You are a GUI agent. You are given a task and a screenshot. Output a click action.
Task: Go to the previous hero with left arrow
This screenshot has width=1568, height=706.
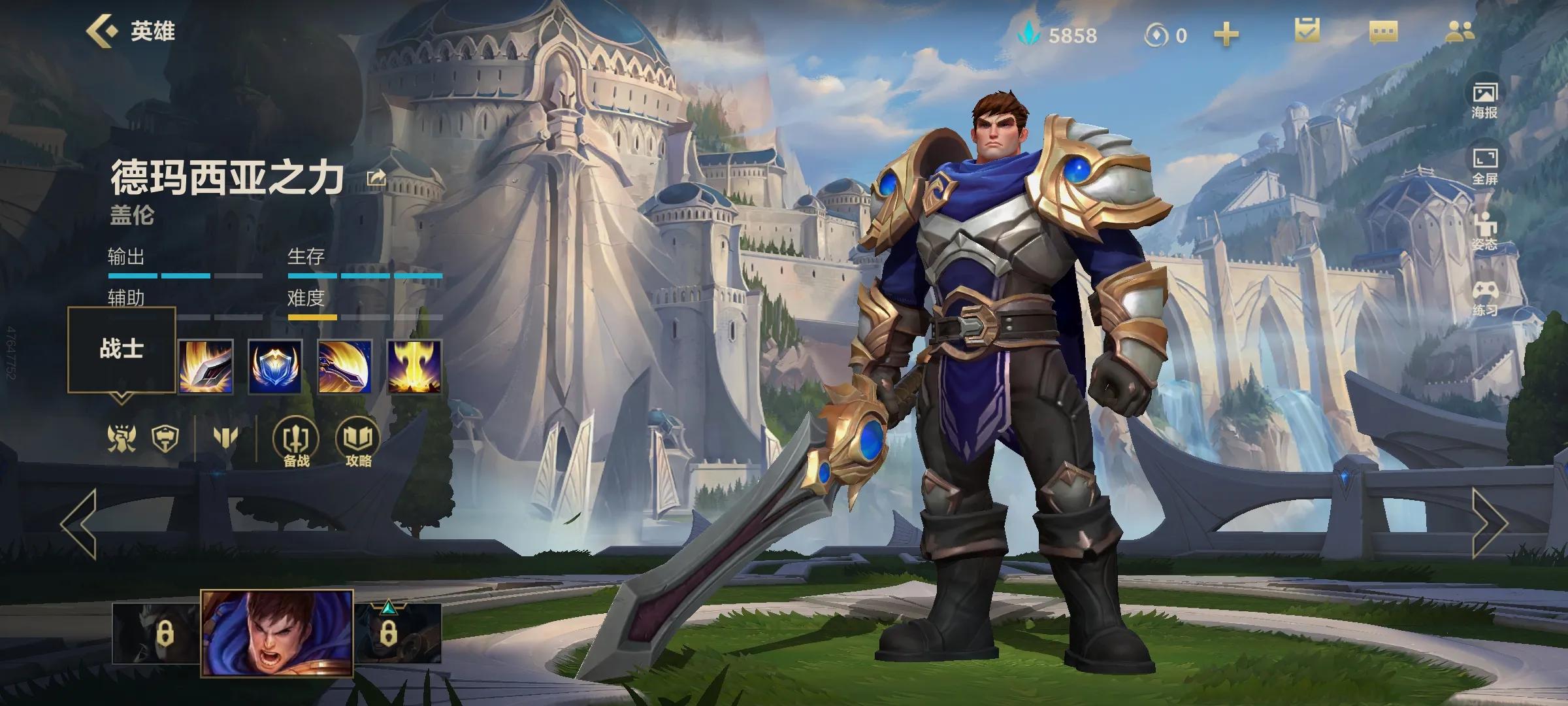point(80,523)
